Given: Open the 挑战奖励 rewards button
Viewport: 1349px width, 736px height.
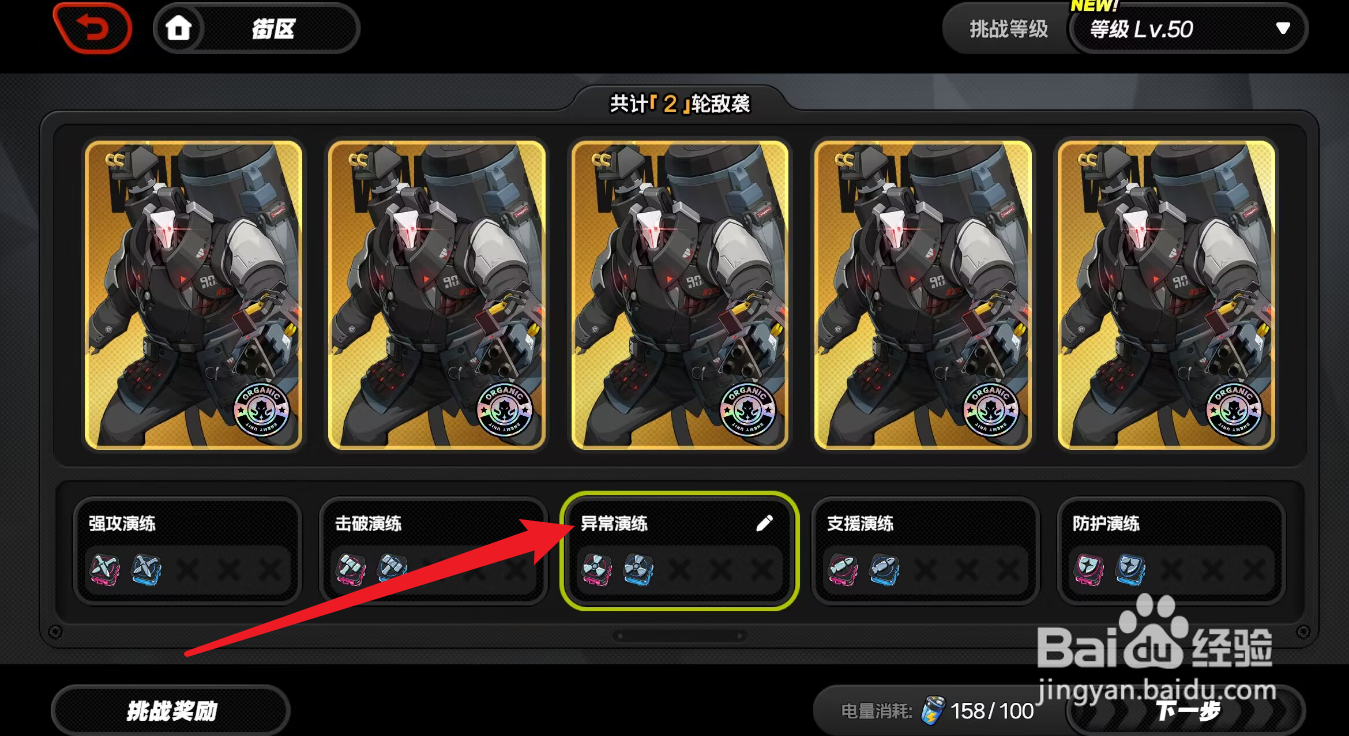Looking at the screenshot, I should tap(170, 710).
